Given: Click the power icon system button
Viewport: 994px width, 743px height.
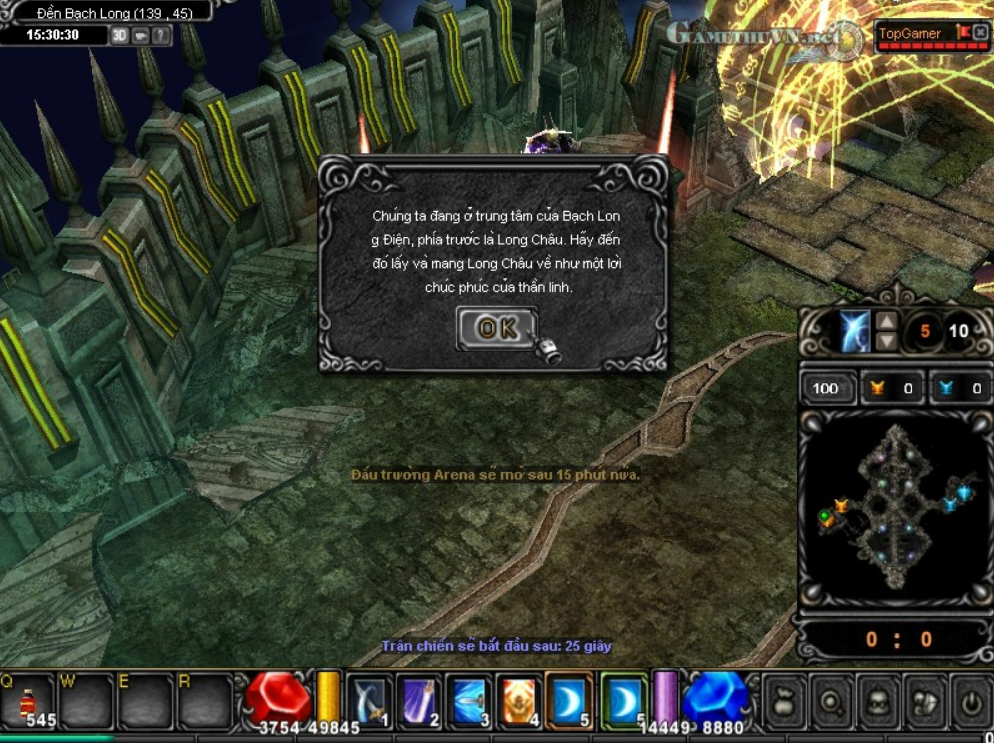Looking at the screenshot, I should [971, 701].
